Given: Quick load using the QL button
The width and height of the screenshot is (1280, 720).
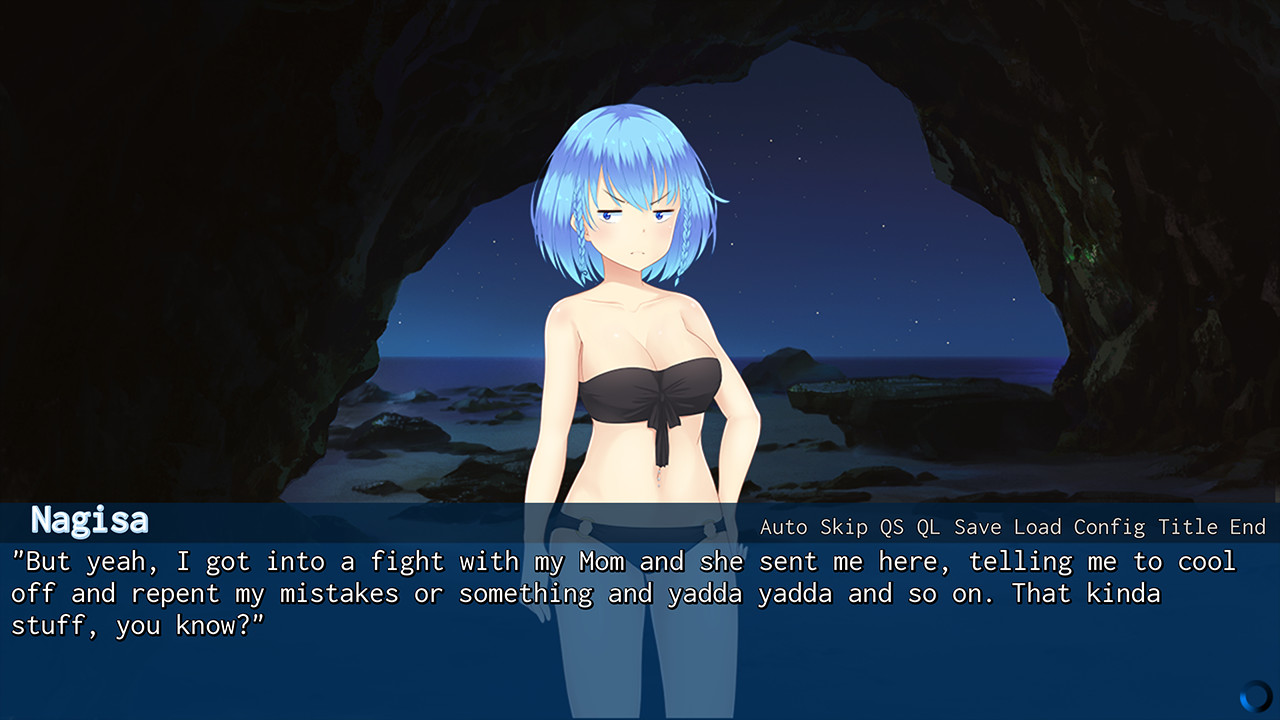Looking at the screenshot, I should pos(928,527).
